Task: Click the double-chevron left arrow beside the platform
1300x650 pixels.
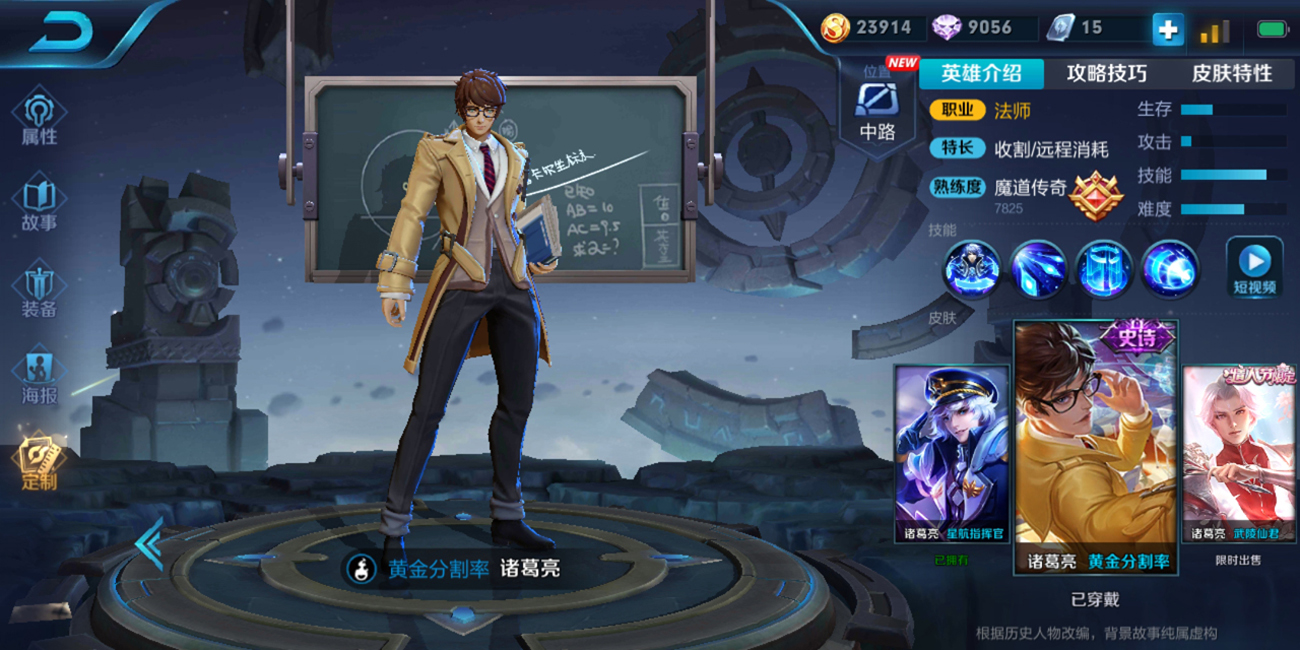Action: [x=149, y=544]
